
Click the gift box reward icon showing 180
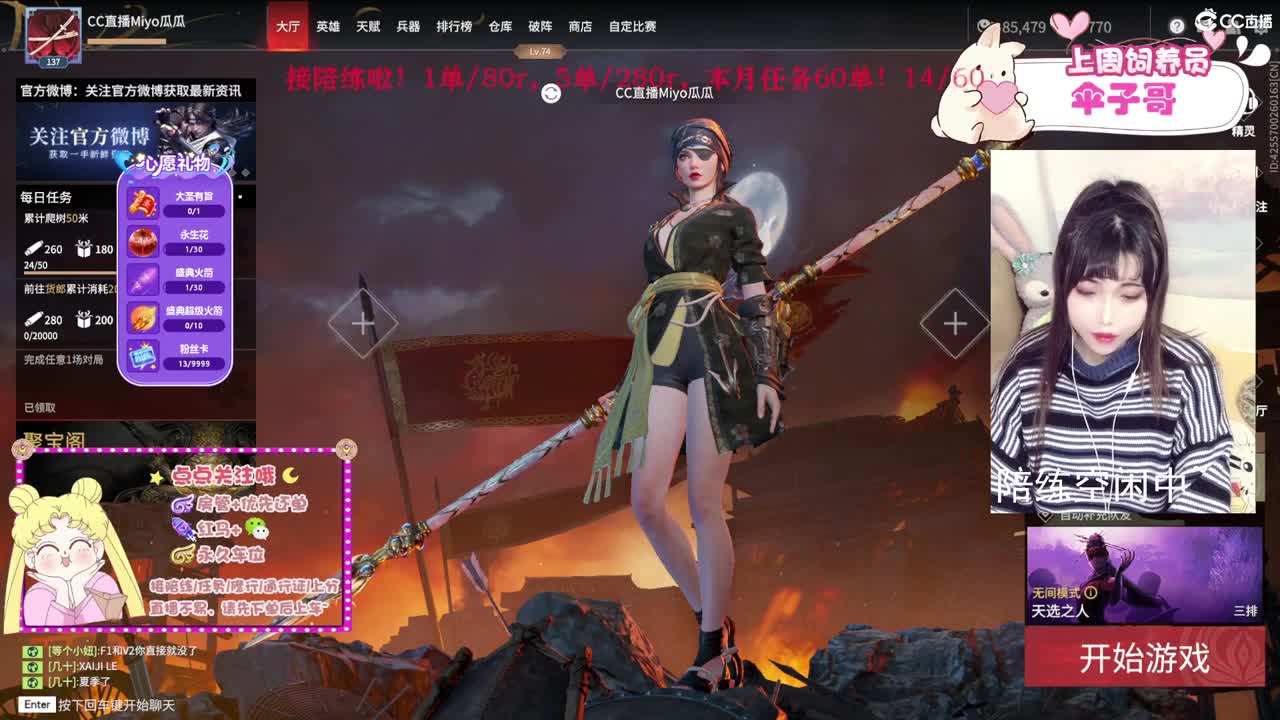pos(84,248)
